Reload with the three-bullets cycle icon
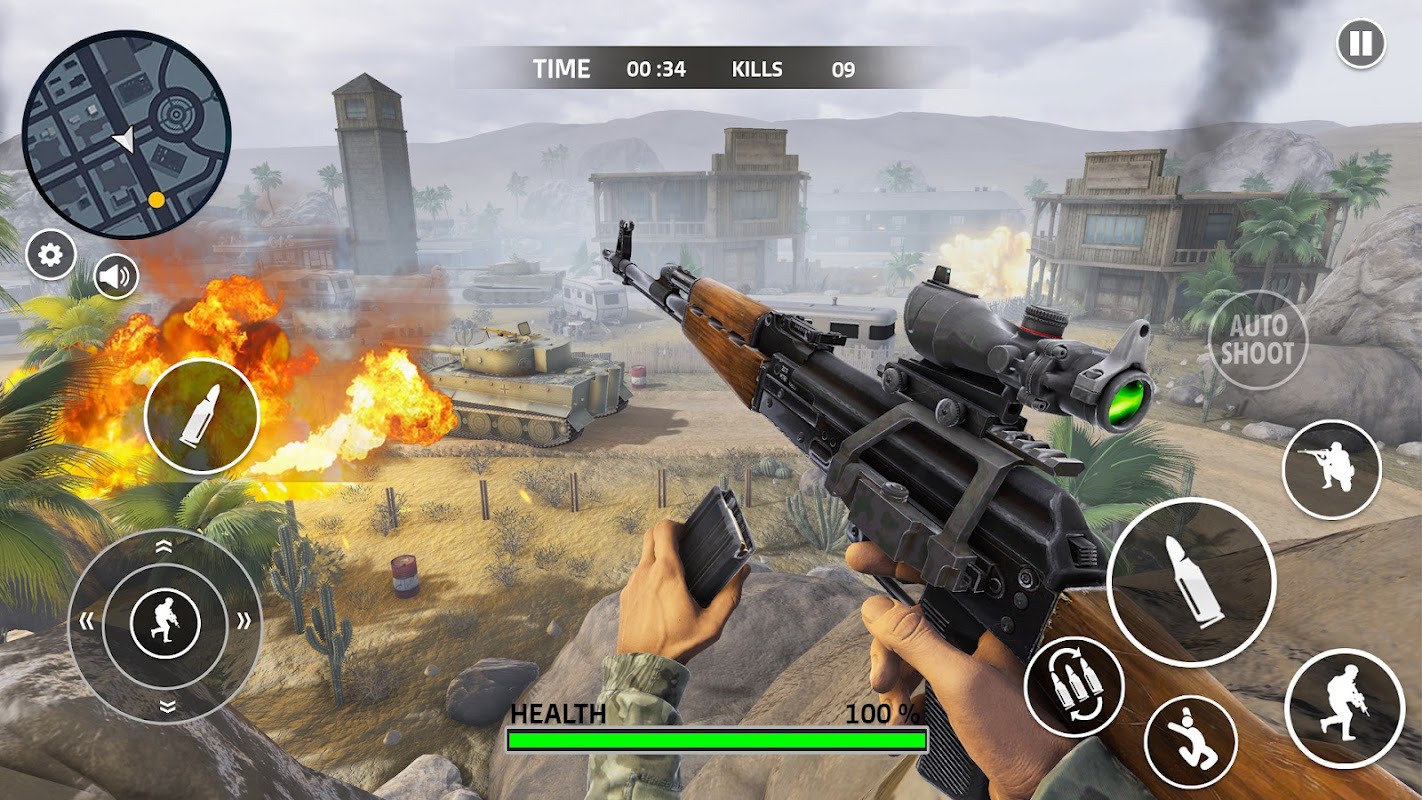The width and height of the screenshot is (1422, 800). point(1074,685)
